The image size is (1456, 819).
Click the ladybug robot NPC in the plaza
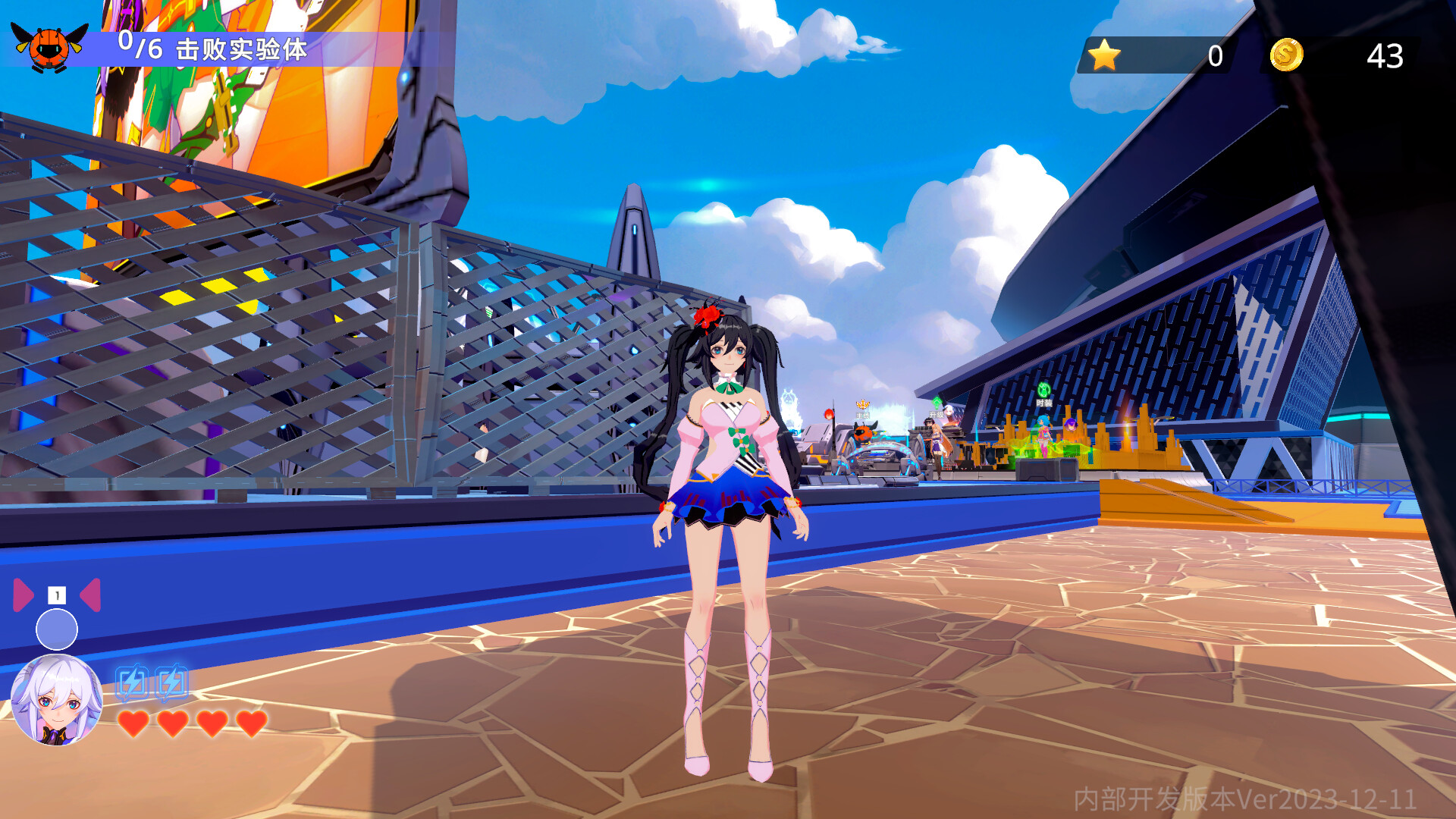click(x=863, y=434)
